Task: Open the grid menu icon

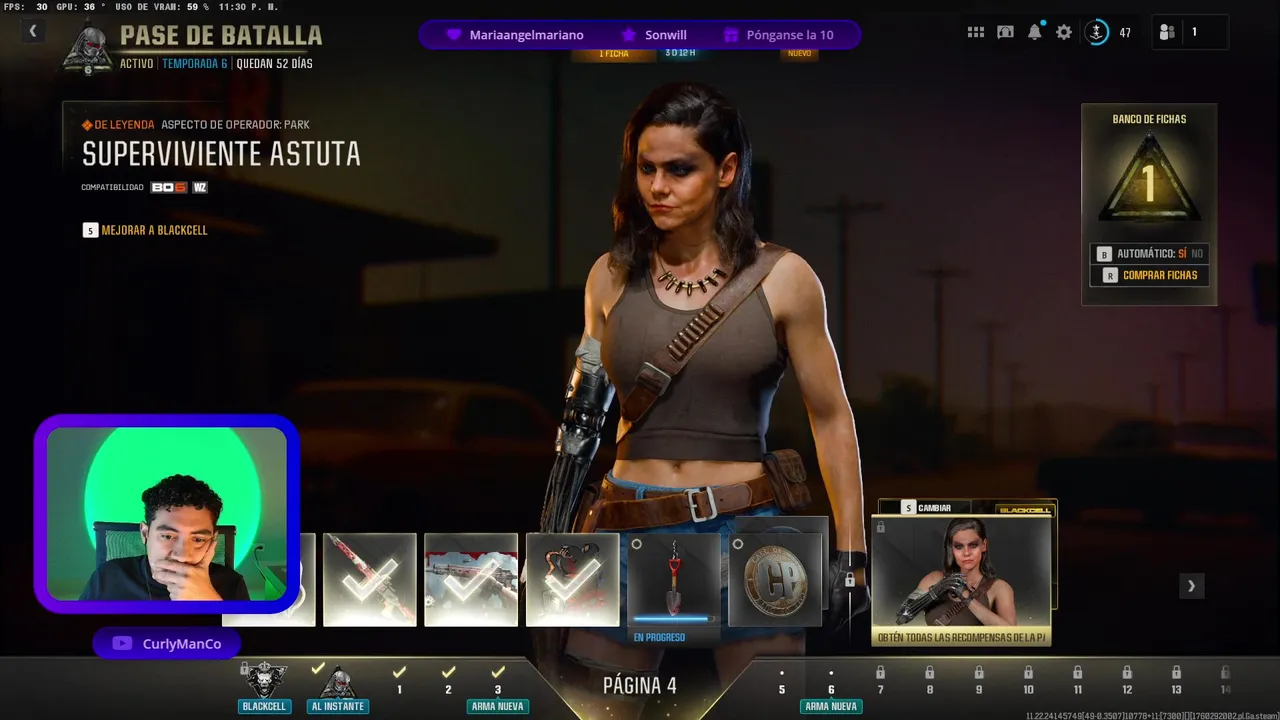Action: [x=975, y=32]
